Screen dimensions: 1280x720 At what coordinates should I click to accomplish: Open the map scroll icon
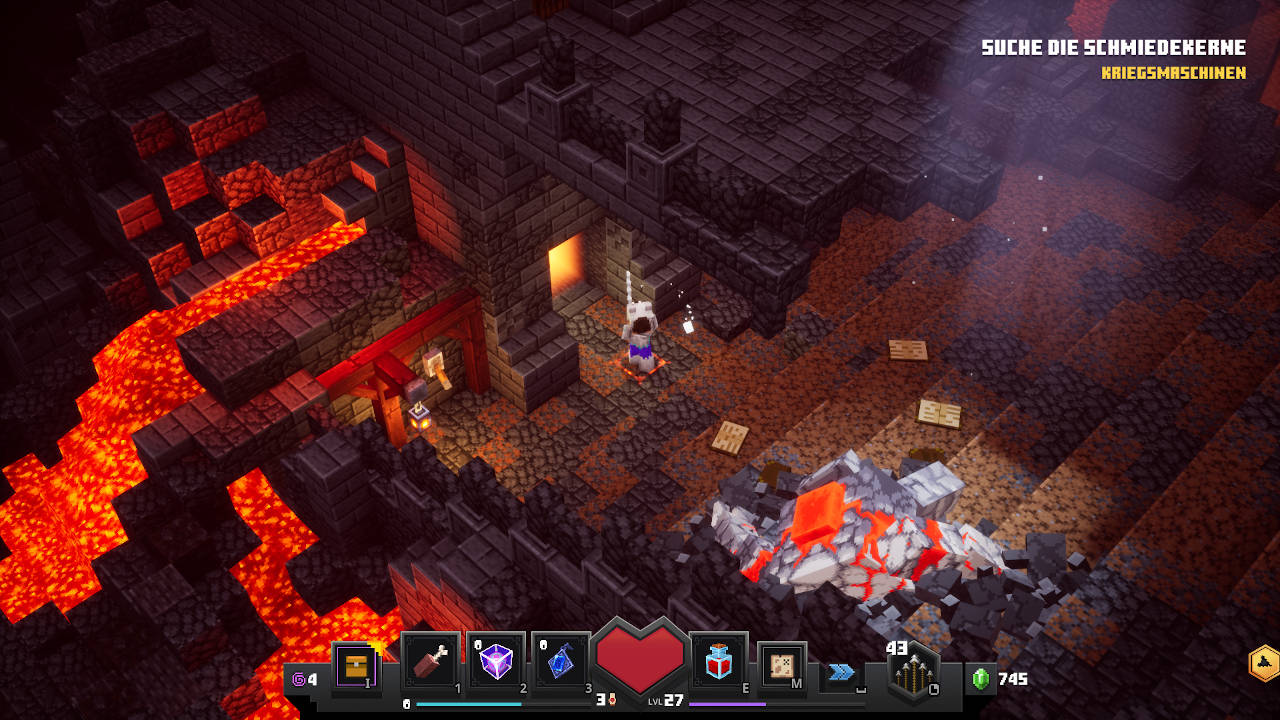(x=782, y=665)
